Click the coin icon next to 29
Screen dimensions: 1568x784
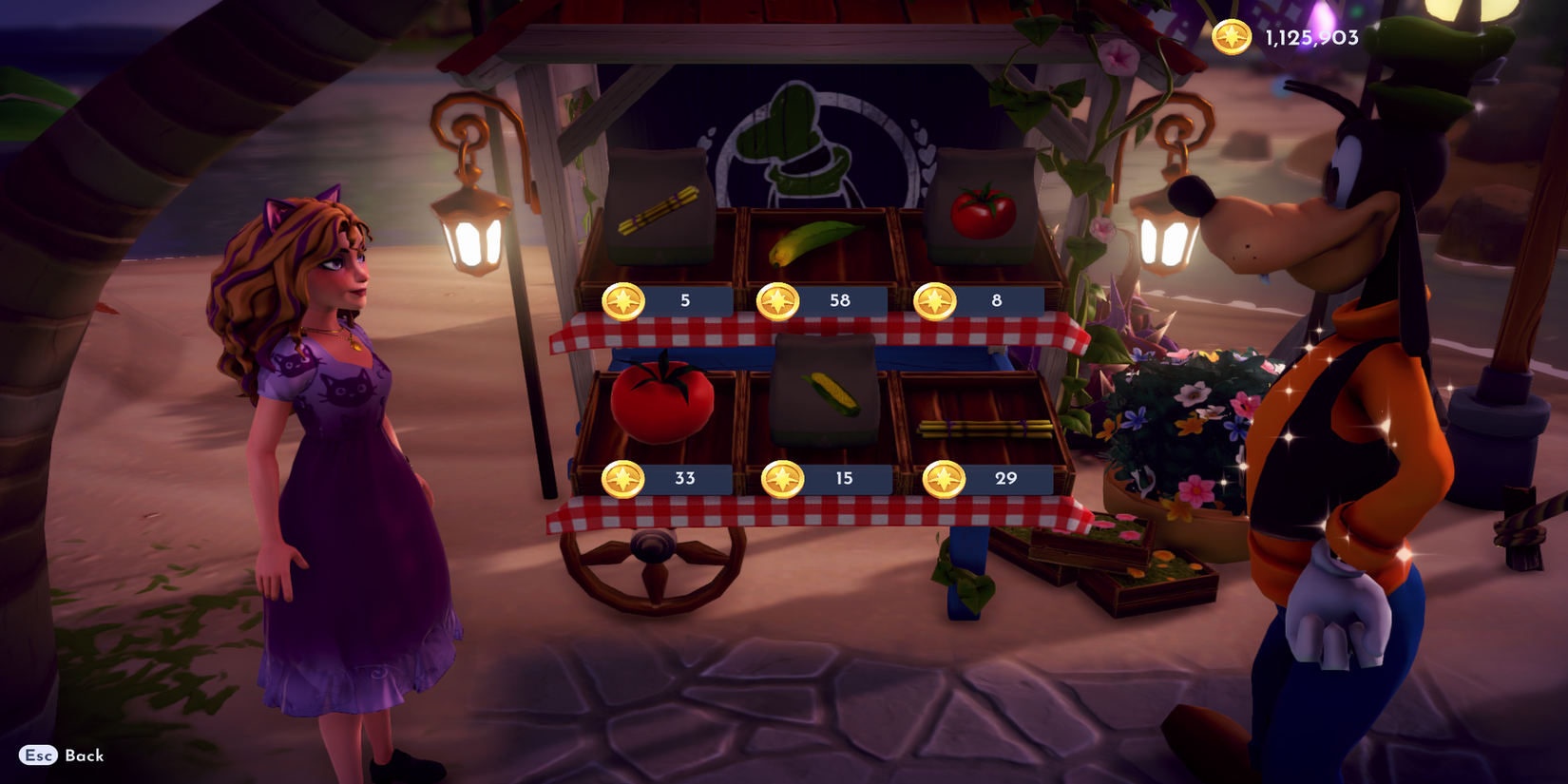click(942, 480)
